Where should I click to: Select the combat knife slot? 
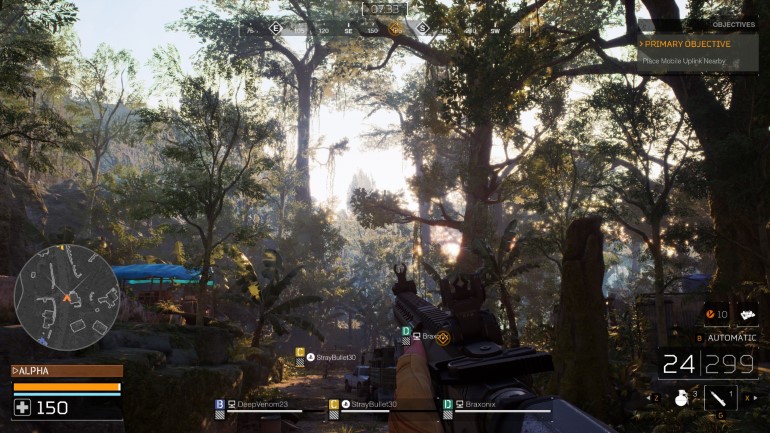(720, 398)
